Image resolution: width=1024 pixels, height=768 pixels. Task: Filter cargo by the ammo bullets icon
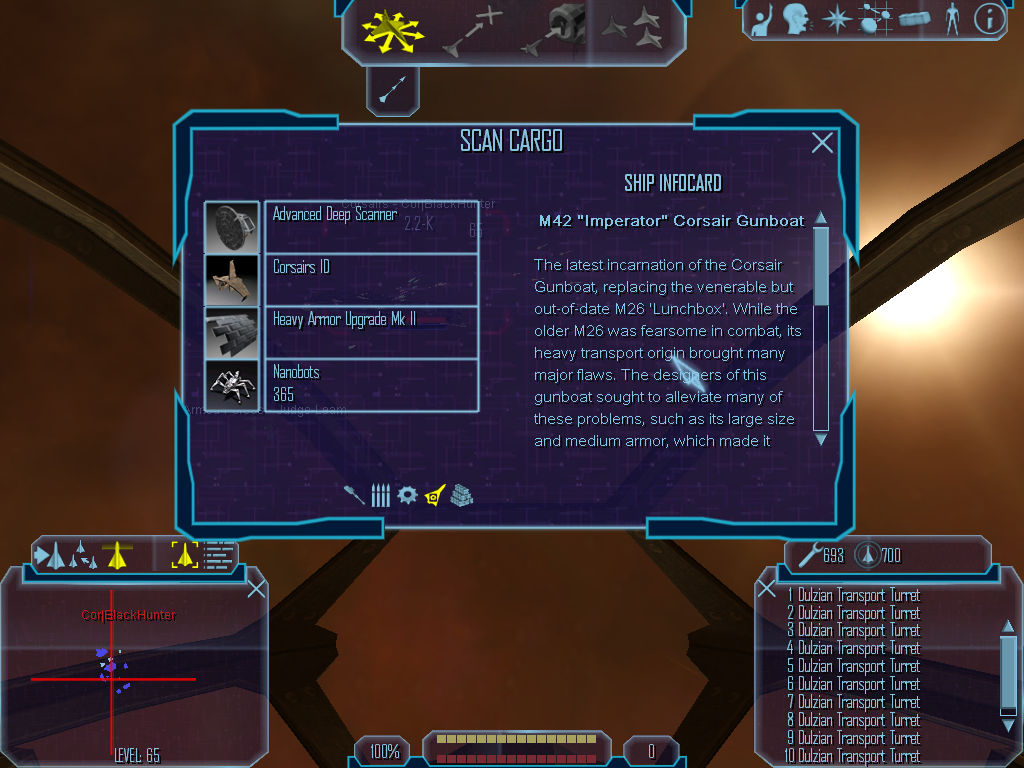pos(380,495)
